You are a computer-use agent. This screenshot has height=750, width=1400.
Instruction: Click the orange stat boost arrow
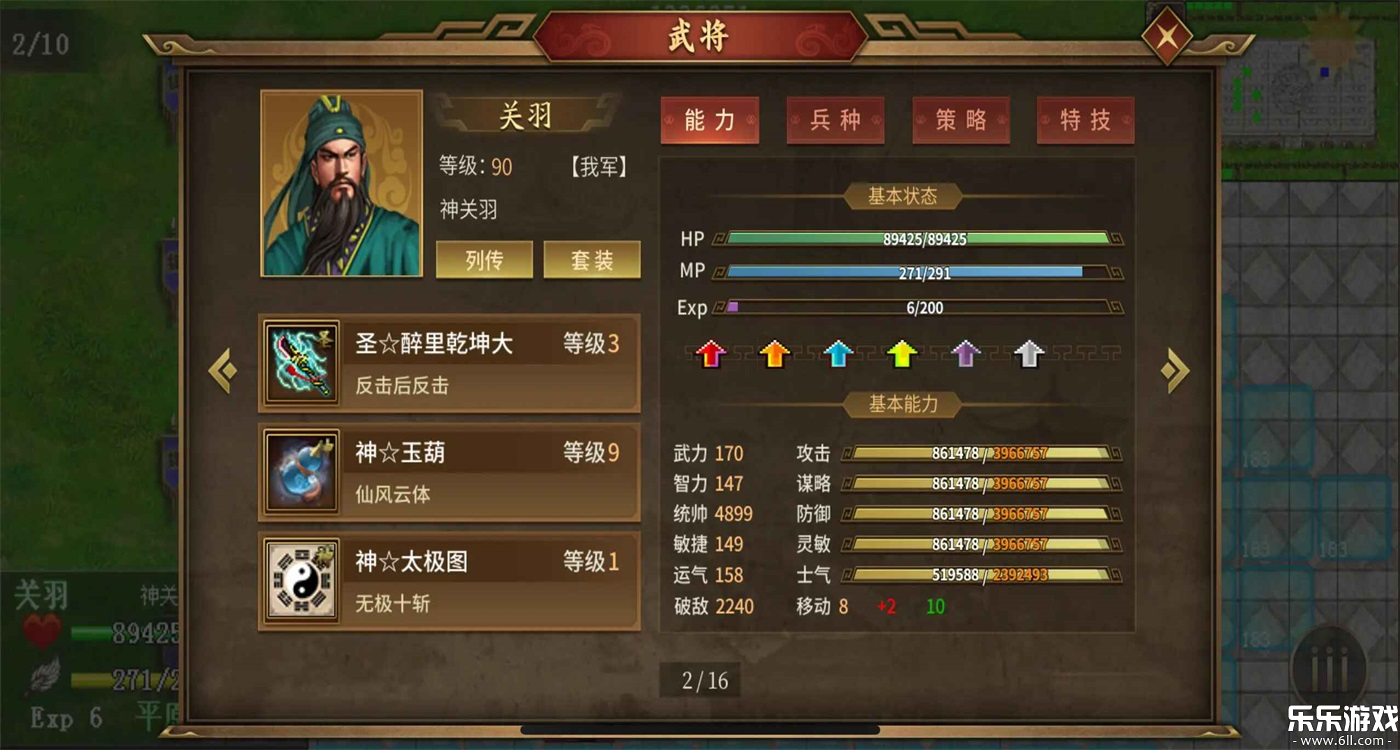(775, 355)
